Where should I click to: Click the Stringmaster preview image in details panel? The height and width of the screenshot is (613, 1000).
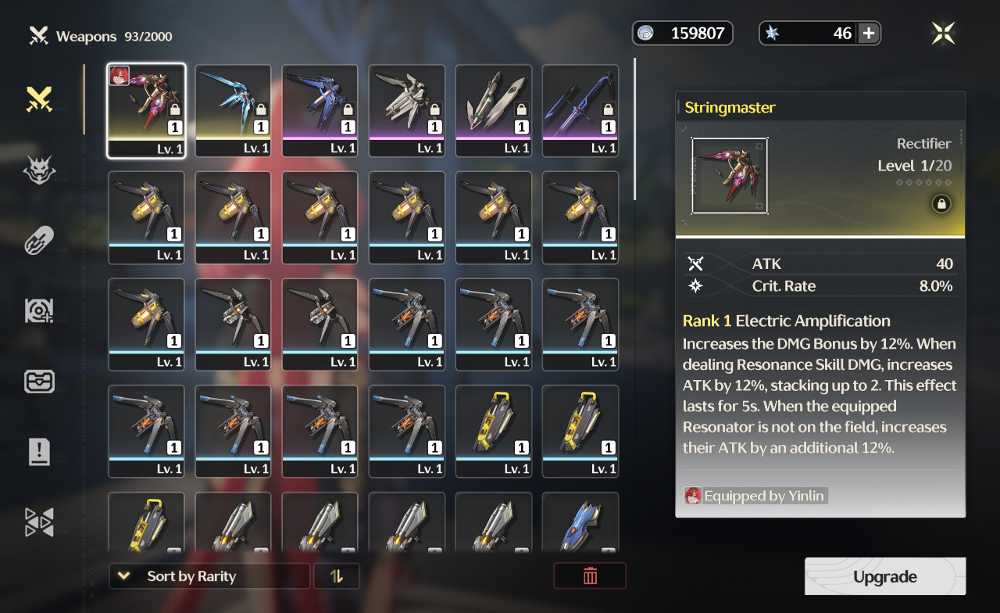click(x=730, y=176)
